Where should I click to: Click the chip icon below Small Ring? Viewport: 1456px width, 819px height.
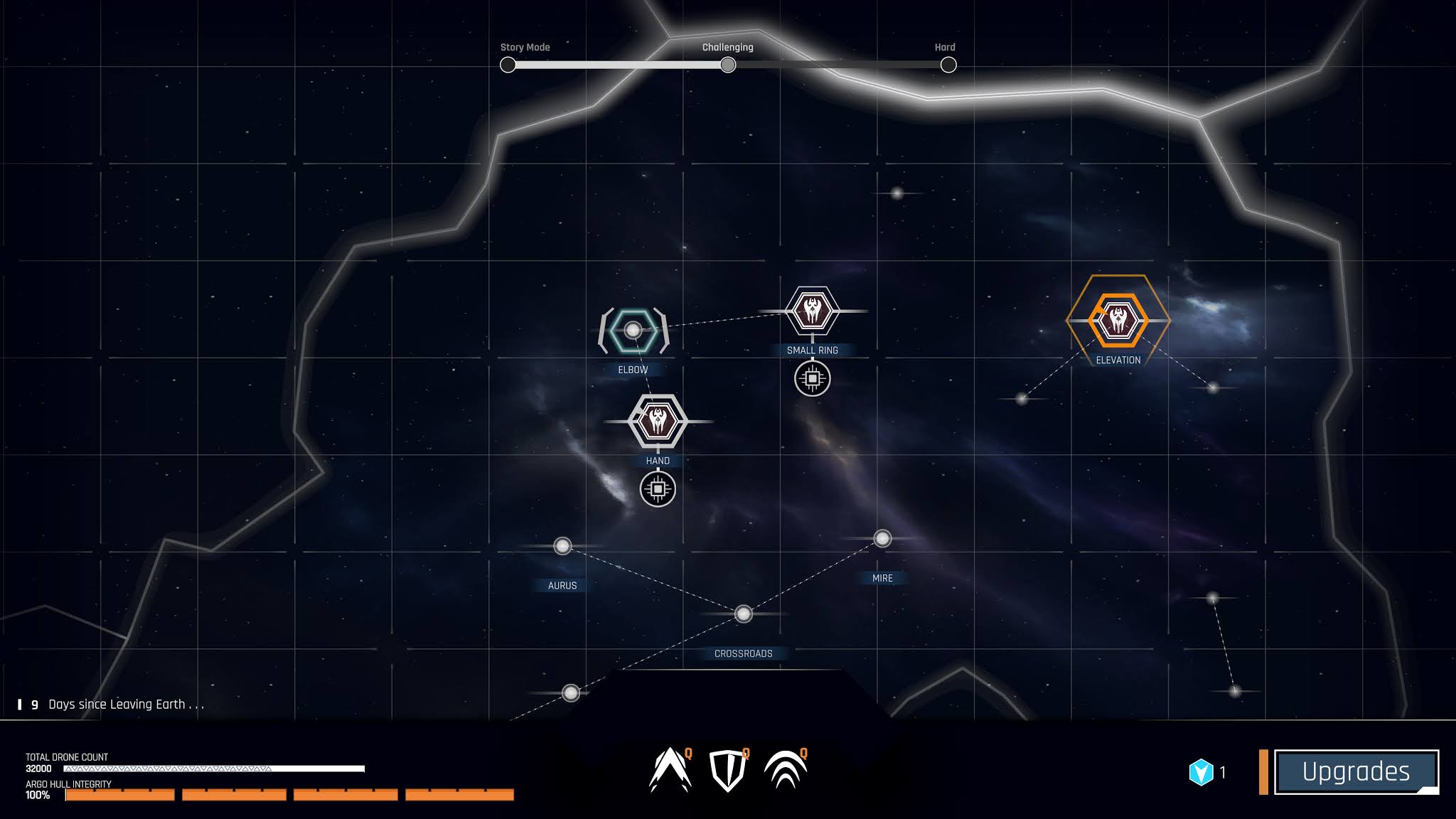pos(812,379)
